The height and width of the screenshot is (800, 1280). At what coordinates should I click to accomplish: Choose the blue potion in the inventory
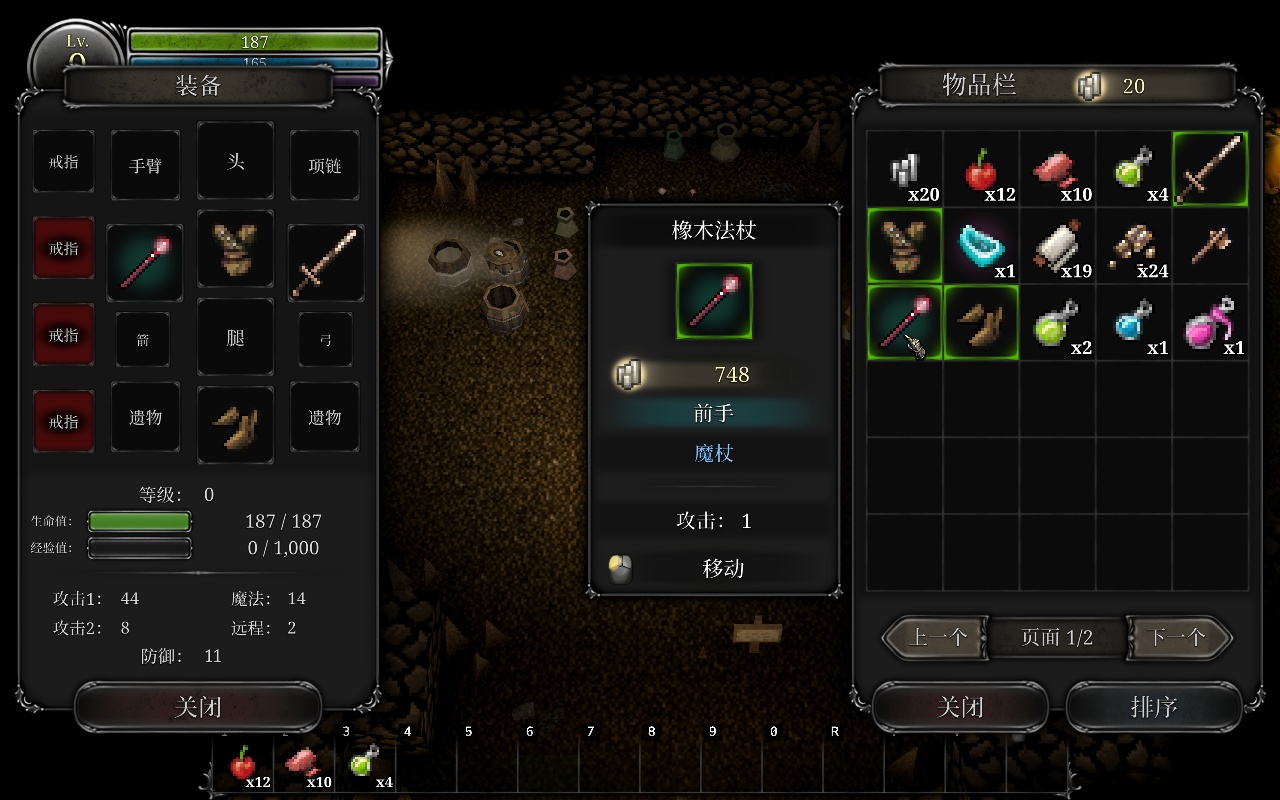(x=1133, y=322)
